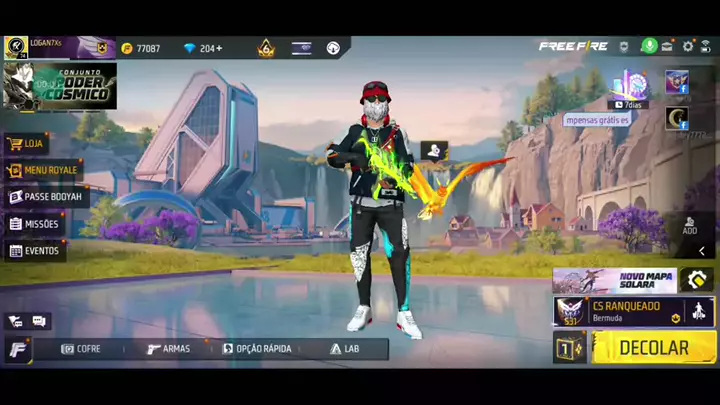Toggle the green microphone button
This screenshot has height=405, width=720.
[x=649, y=47]
